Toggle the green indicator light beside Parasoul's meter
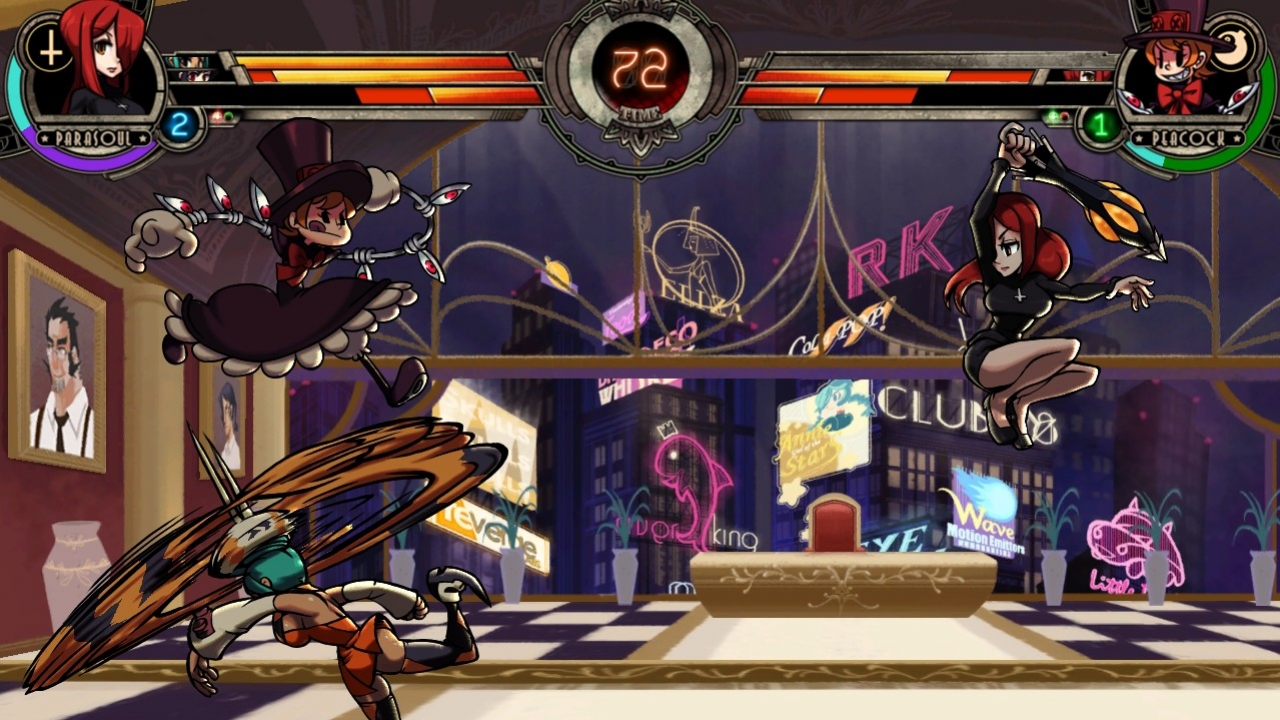The image size is (1280, 720). tap(229, 115)
